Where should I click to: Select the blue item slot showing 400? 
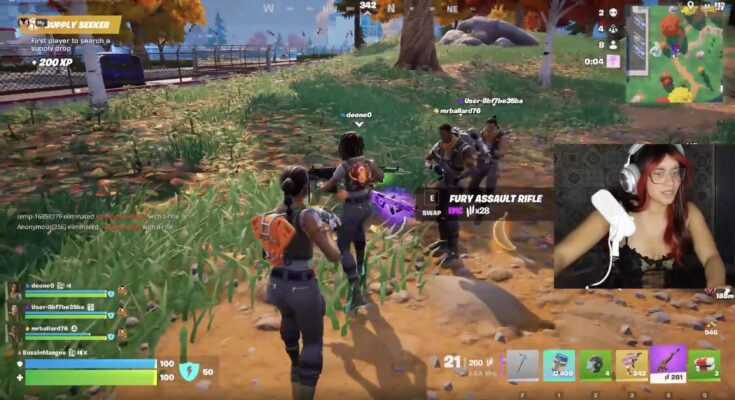559,365
